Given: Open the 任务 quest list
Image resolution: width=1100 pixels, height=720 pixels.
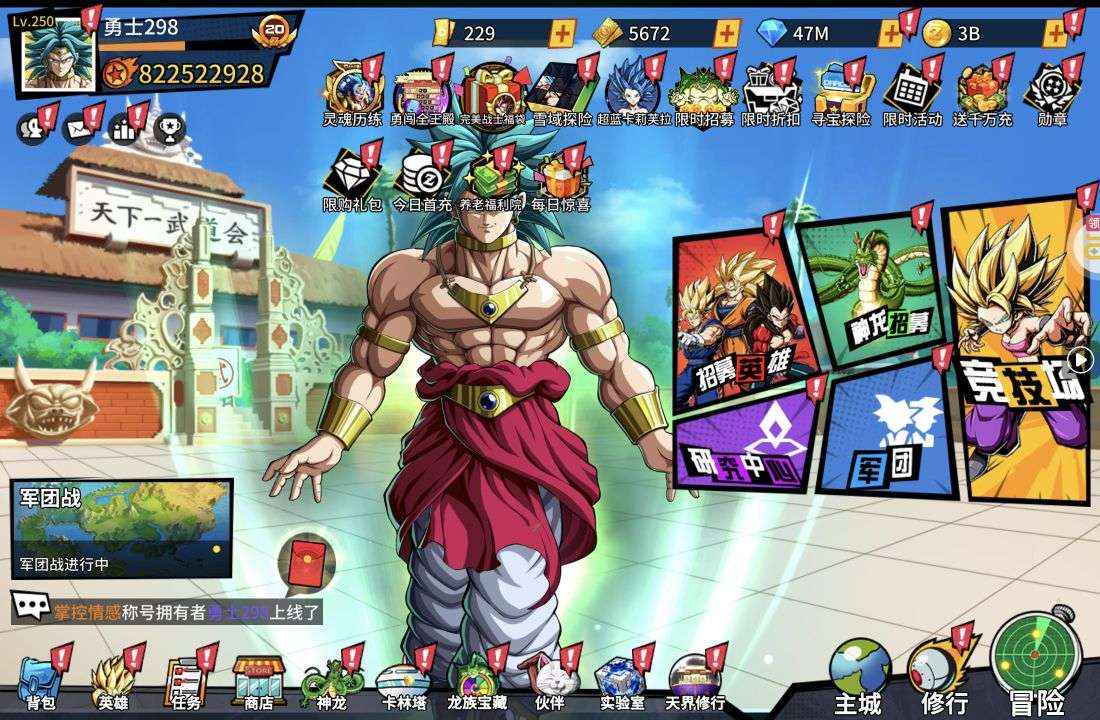Looking at the screenshot, I should pos(185,682).
